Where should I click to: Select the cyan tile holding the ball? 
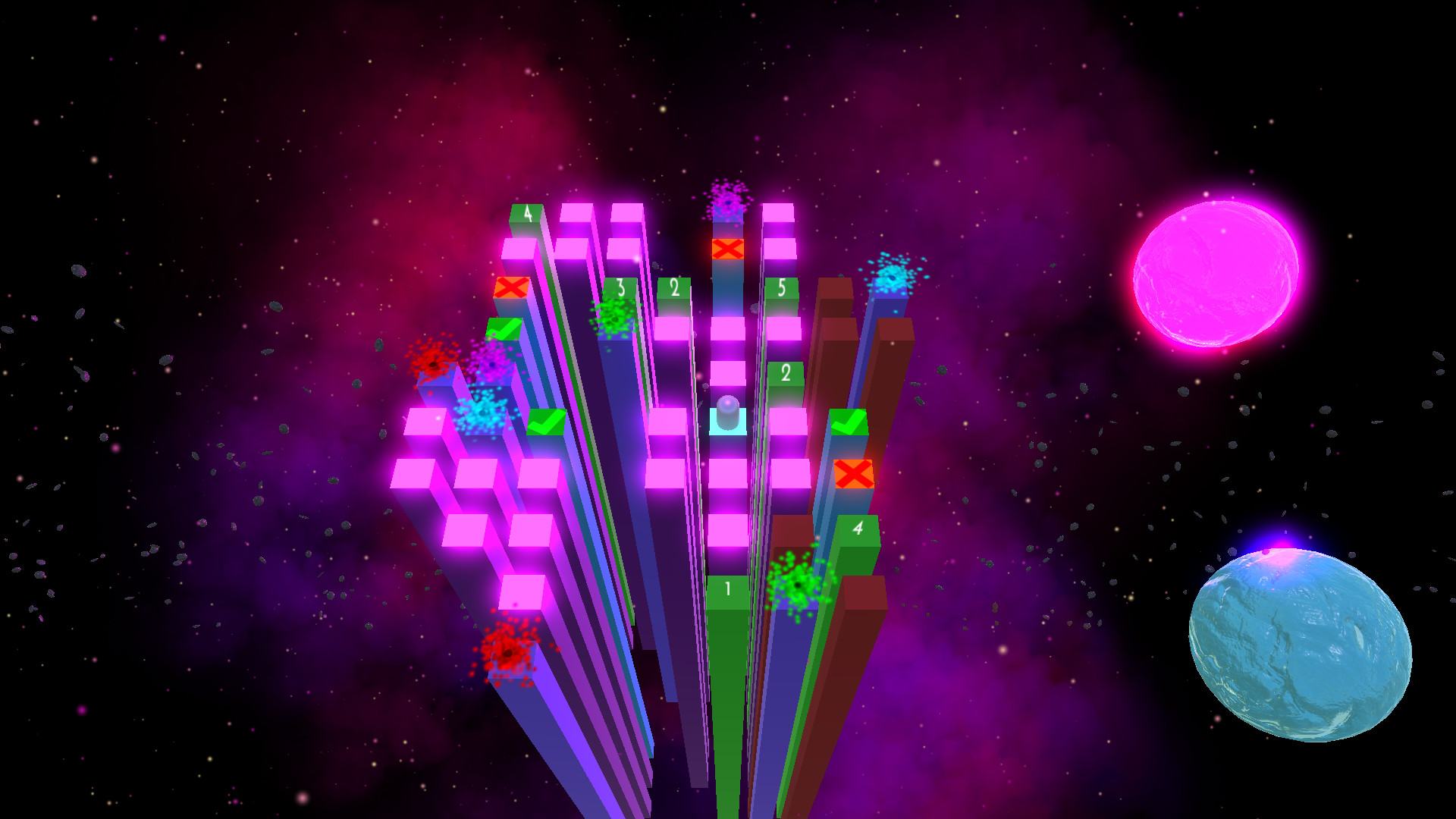point(728,422)
